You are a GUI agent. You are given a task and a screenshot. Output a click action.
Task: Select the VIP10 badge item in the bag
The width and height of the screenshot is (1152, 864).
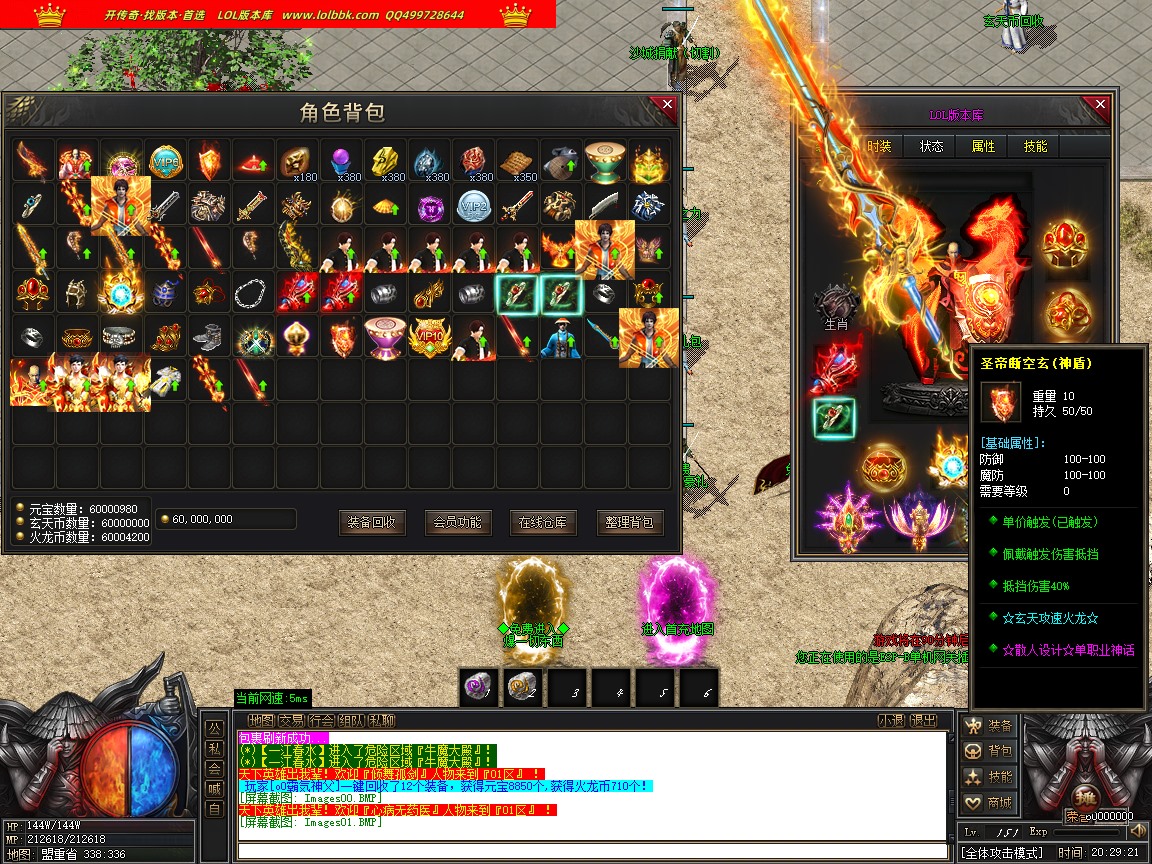coord(429,337)
